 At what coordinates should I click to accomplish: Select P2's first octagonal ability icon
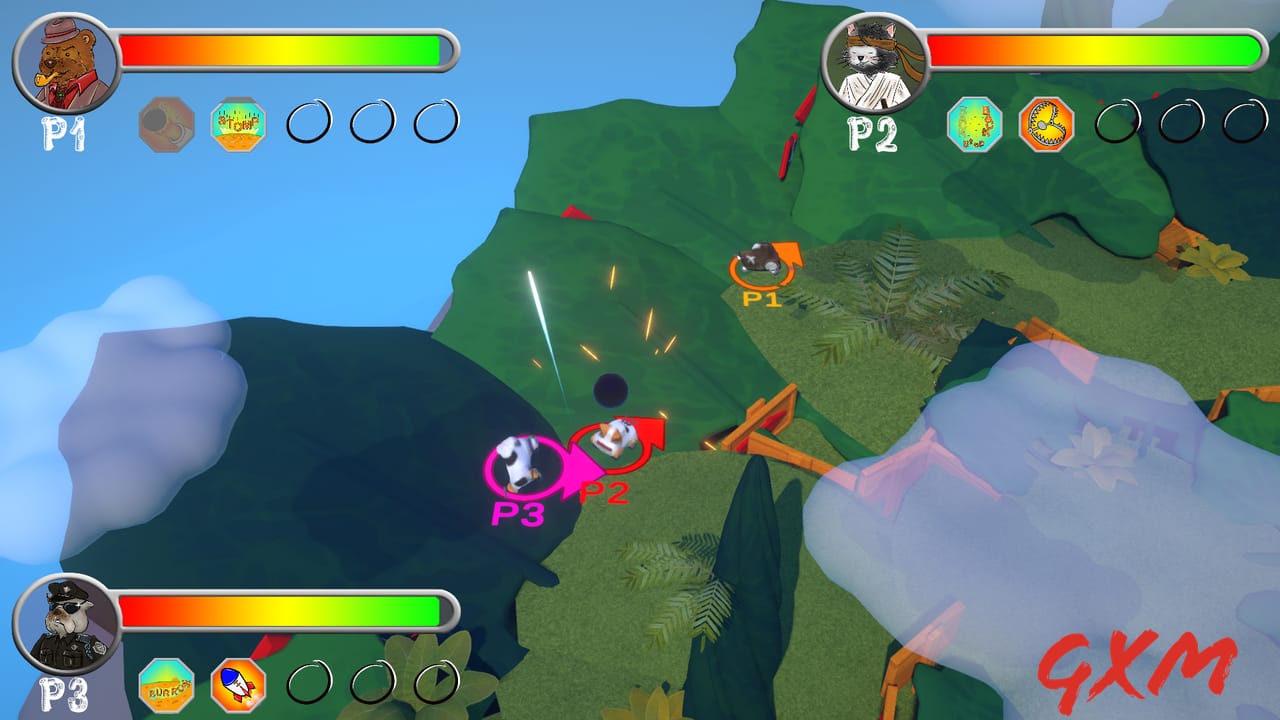975,124
